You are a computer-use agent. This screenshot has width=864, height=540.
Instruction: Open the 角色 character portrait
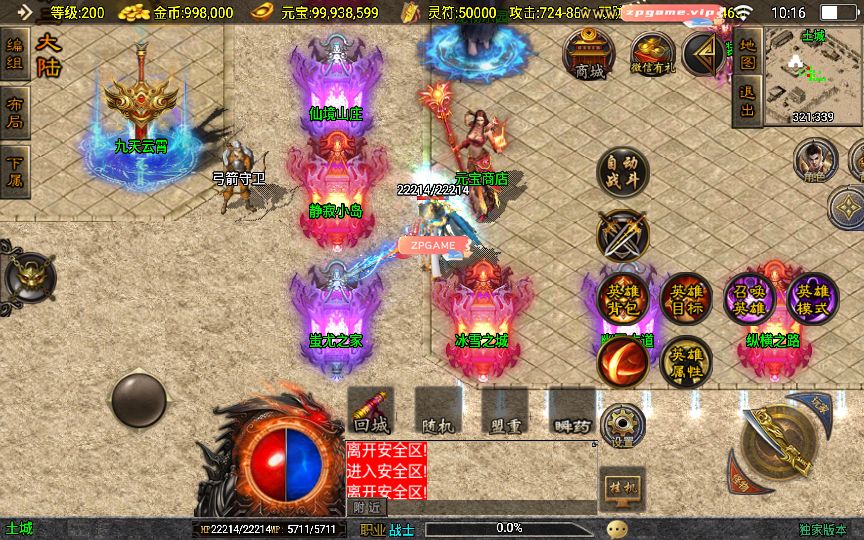point(814,159)
